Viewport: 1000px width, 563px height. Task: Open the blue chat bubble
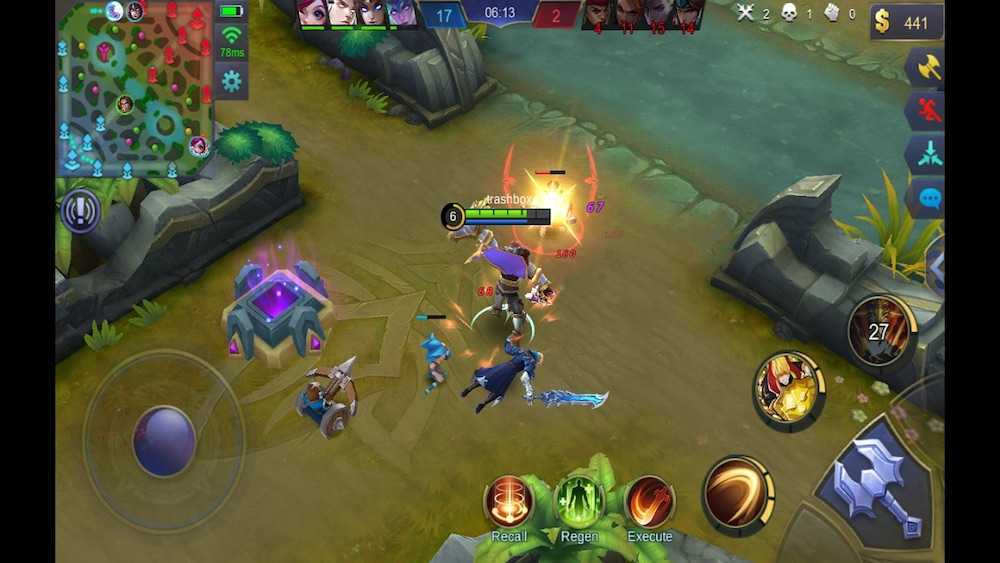click(x=927, y=197)
